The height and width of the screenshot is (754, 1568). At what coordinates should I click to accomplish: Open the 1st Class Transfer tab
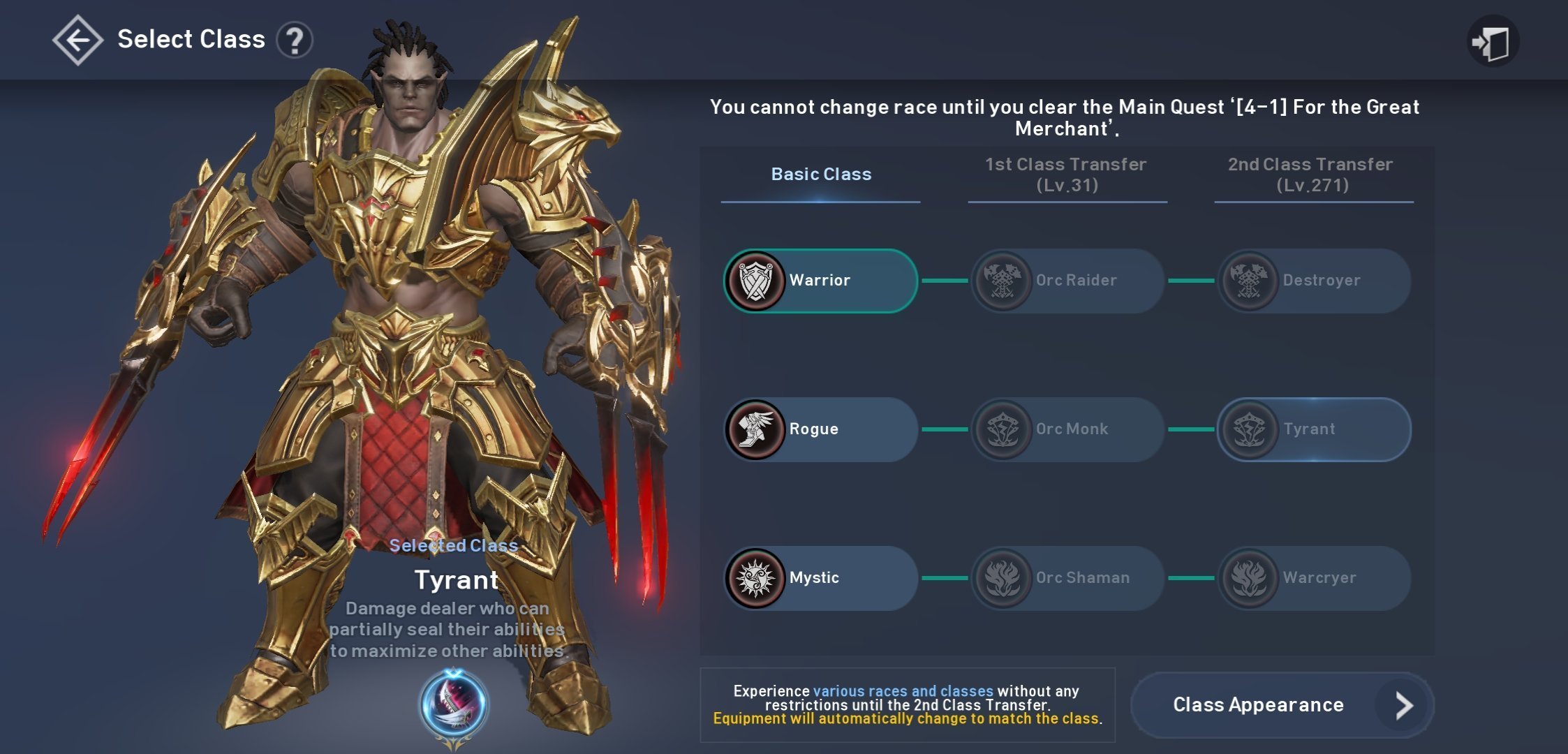tap(1066, 175)
